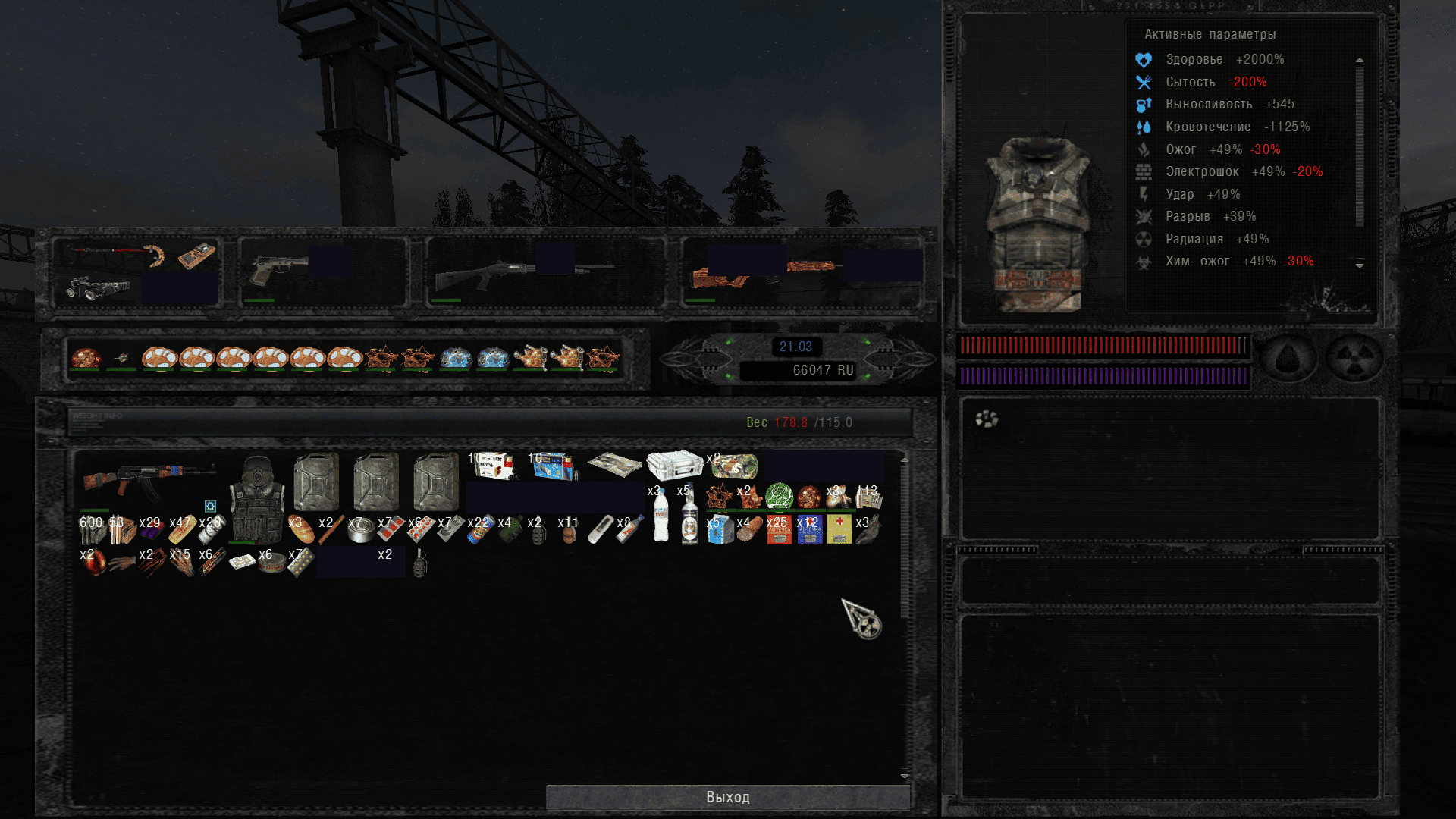Select the first blue crystal artifact on belt
The height and width of the screenshot is (819, 1456).
click(456, 357)
